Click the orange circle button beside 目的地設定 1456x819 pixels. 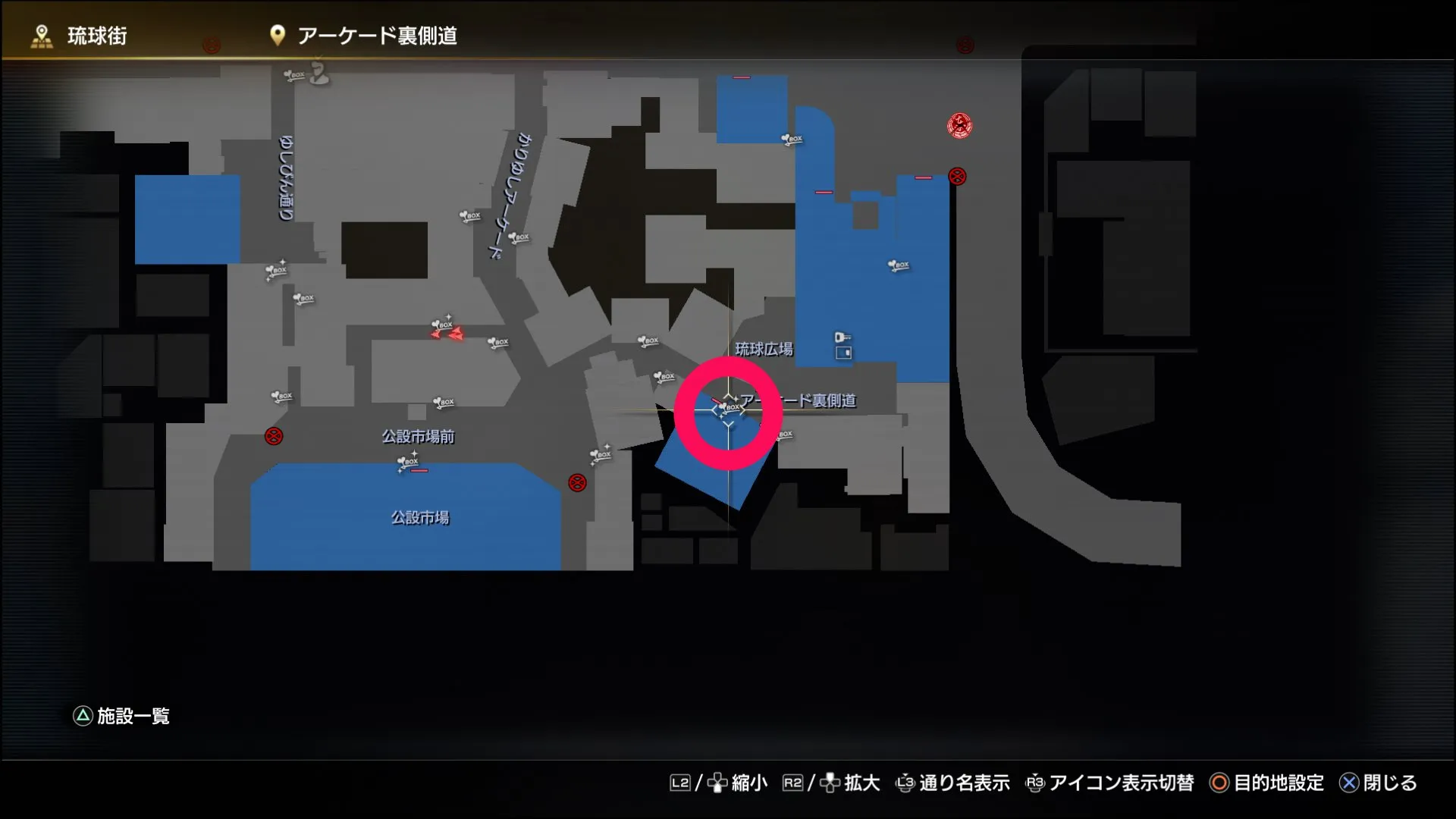pyautogui.click(x=1218, y=783)
